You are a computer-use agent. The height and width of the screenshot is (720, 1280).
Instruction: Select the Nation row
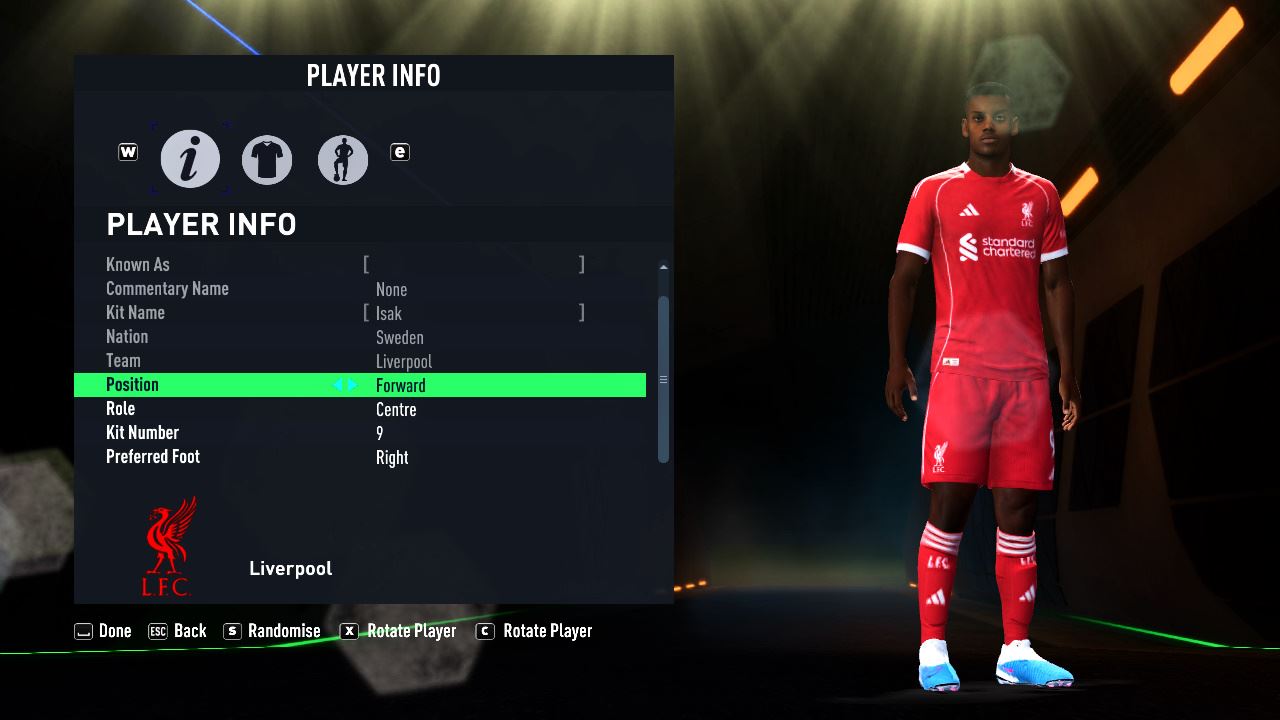(360, 337)
